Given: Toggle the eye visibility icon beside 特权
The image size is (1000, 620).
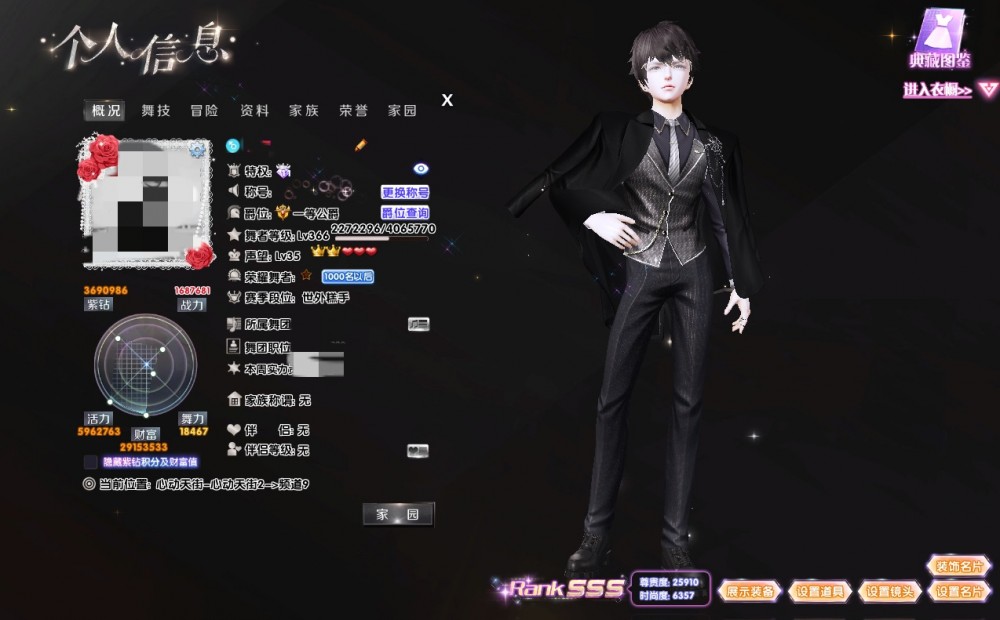Looking at the screenshot, I should click(420, 169).
